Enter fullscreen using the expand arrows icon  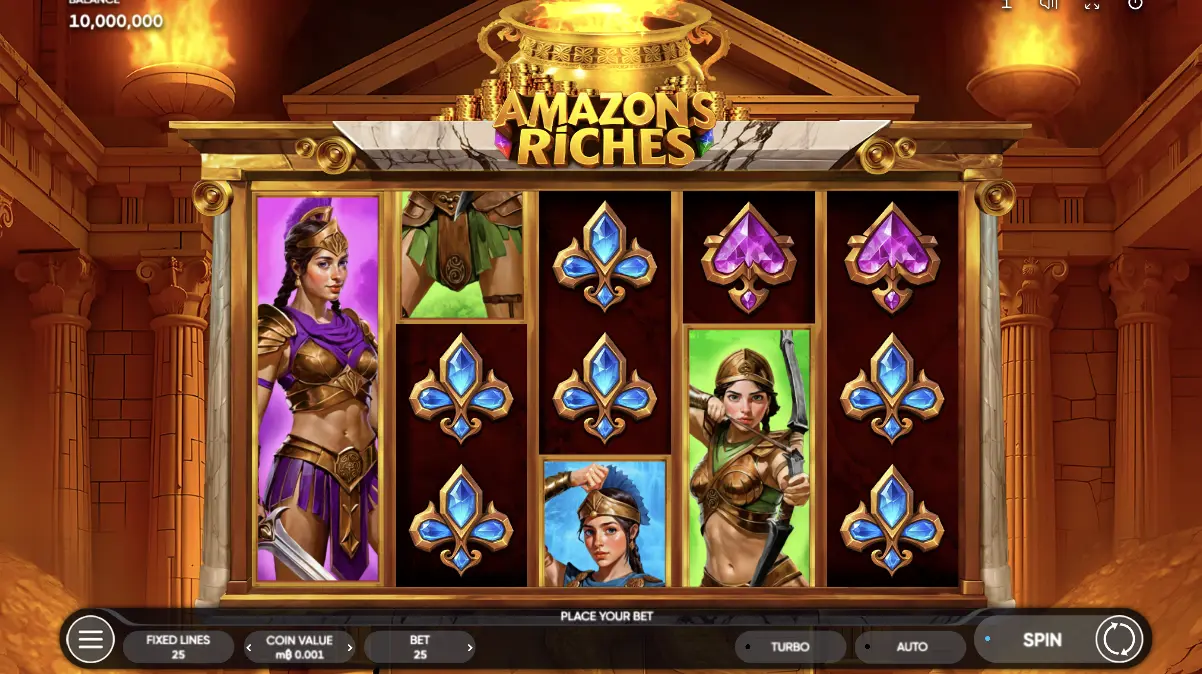pos(1092,4)
